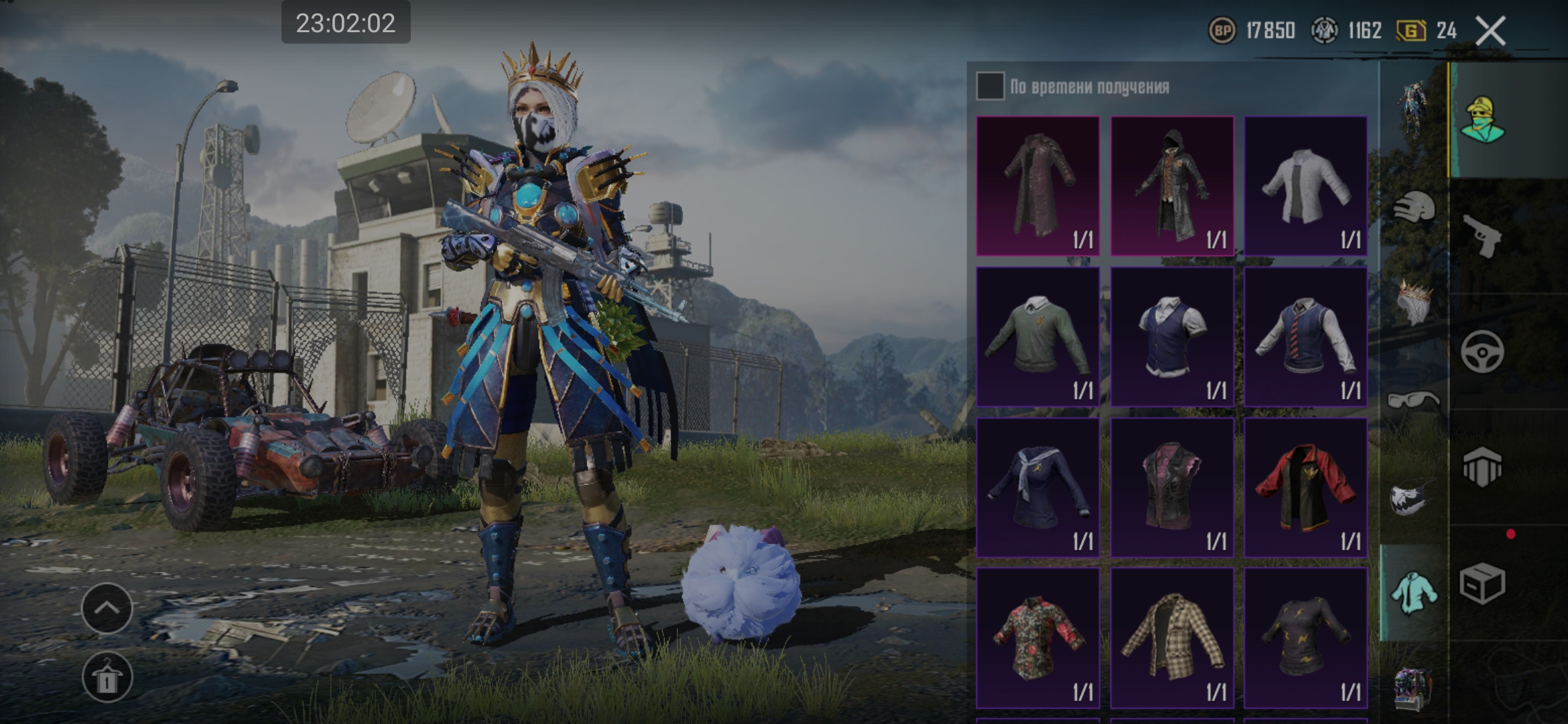Pick the red and black jacket
This screenshot has height=724, width=1568.
(1305, 487)
